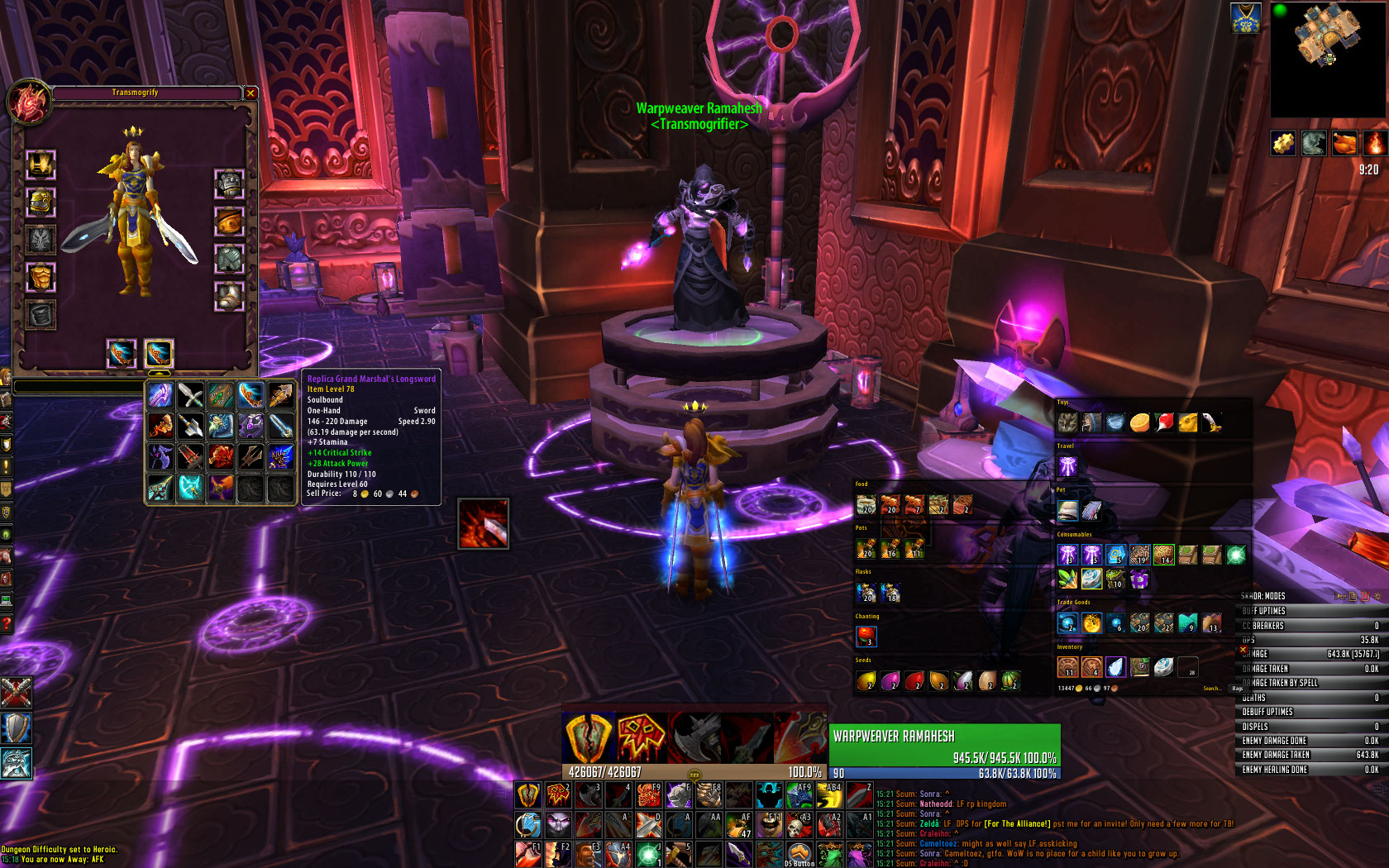Screen dimensions: 1389x868
Task: Open Skada options via the gear icon
Action: click(x=1378, y=596)
